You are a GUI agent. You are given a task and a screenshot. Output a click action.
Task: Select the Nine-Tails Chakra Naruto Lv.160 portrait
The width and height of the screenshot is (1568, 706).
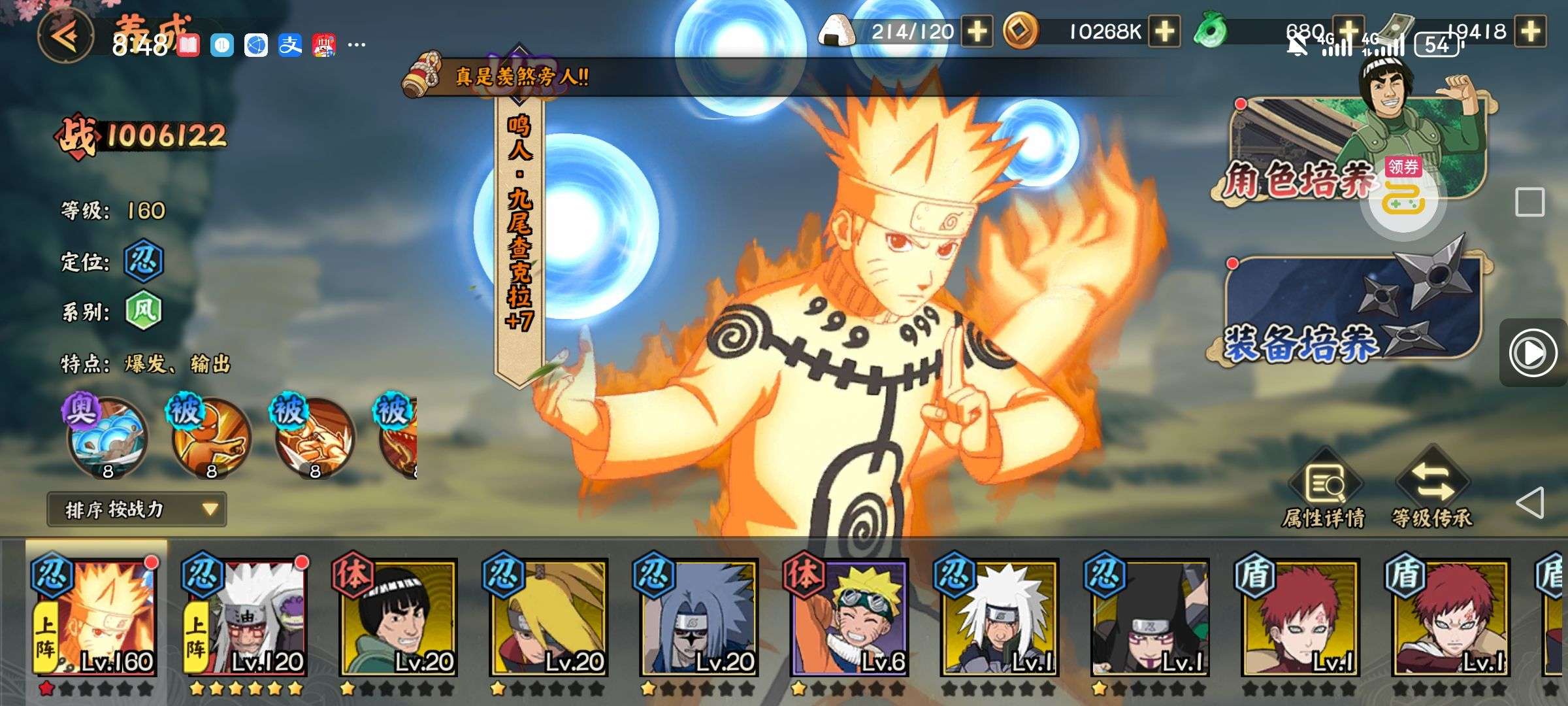[95, 618]
